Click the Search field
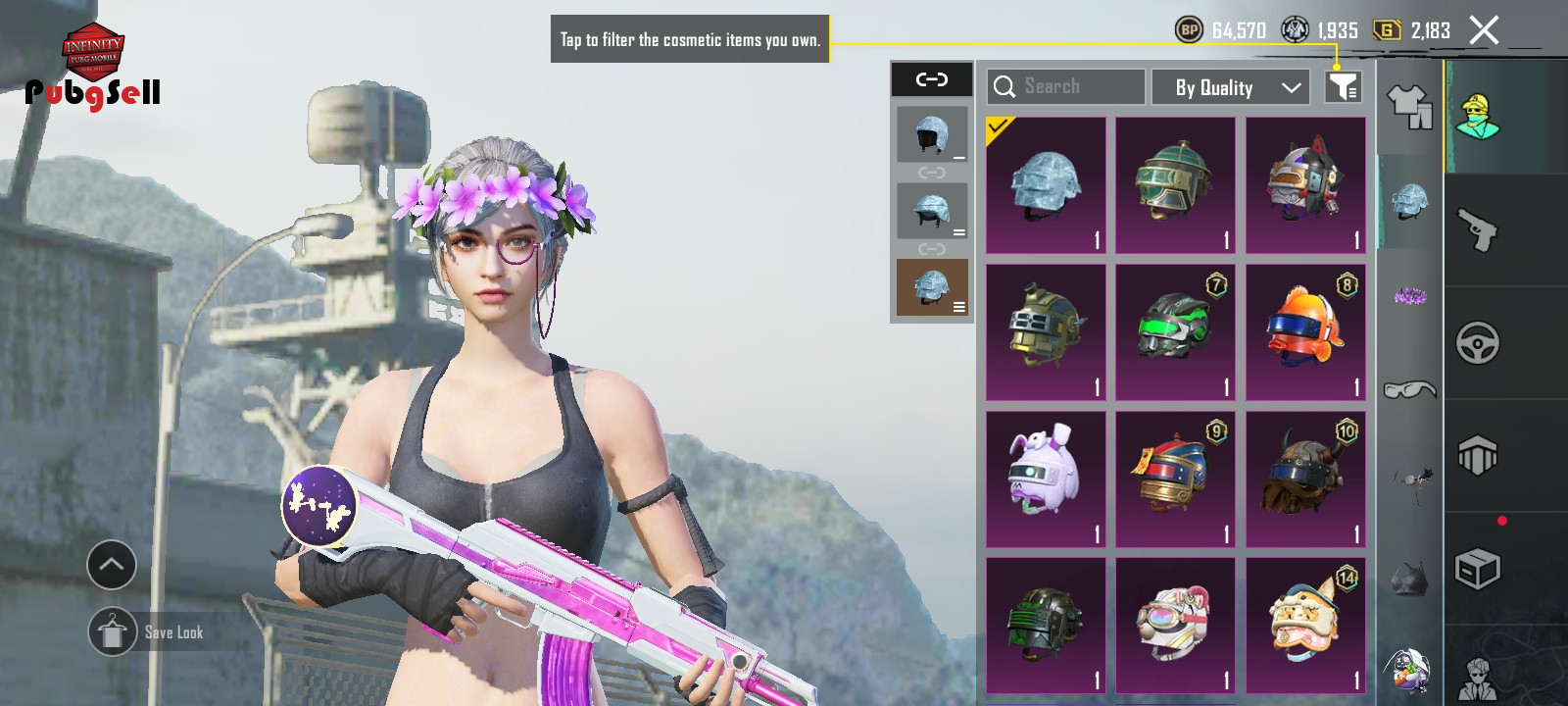 point(1066,87)
